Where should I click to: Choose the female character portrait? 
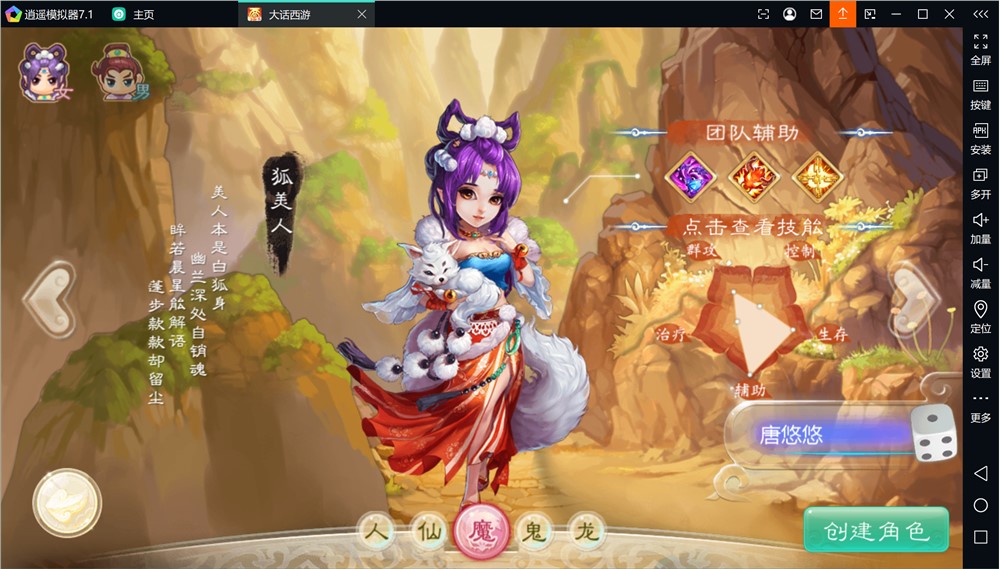point(45,73)
